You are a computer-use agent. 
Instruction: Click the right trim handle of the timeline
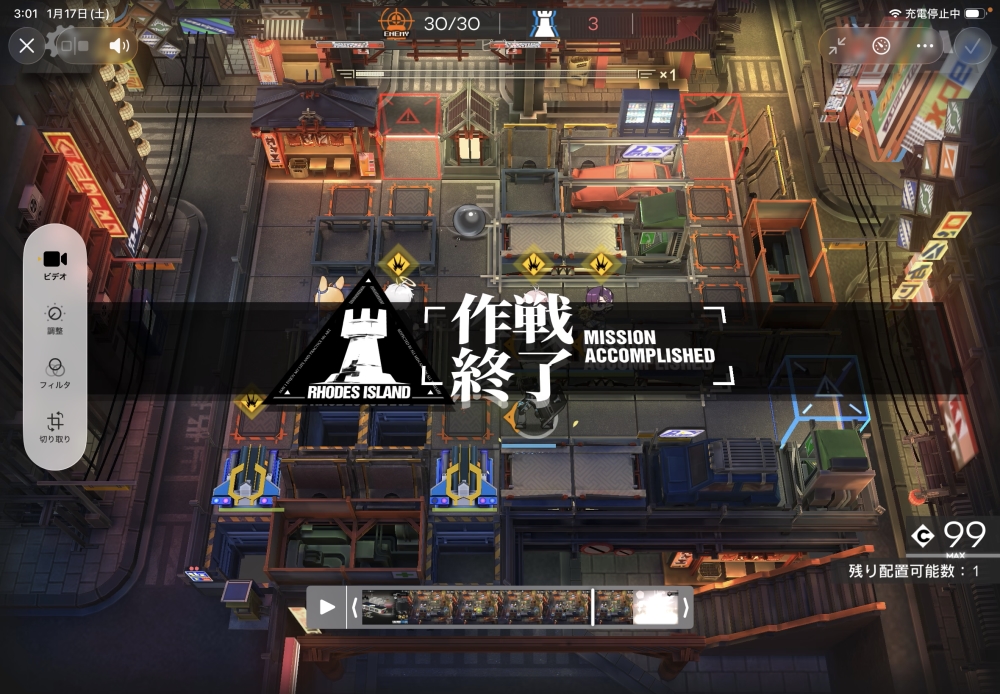tap(685, 607)
